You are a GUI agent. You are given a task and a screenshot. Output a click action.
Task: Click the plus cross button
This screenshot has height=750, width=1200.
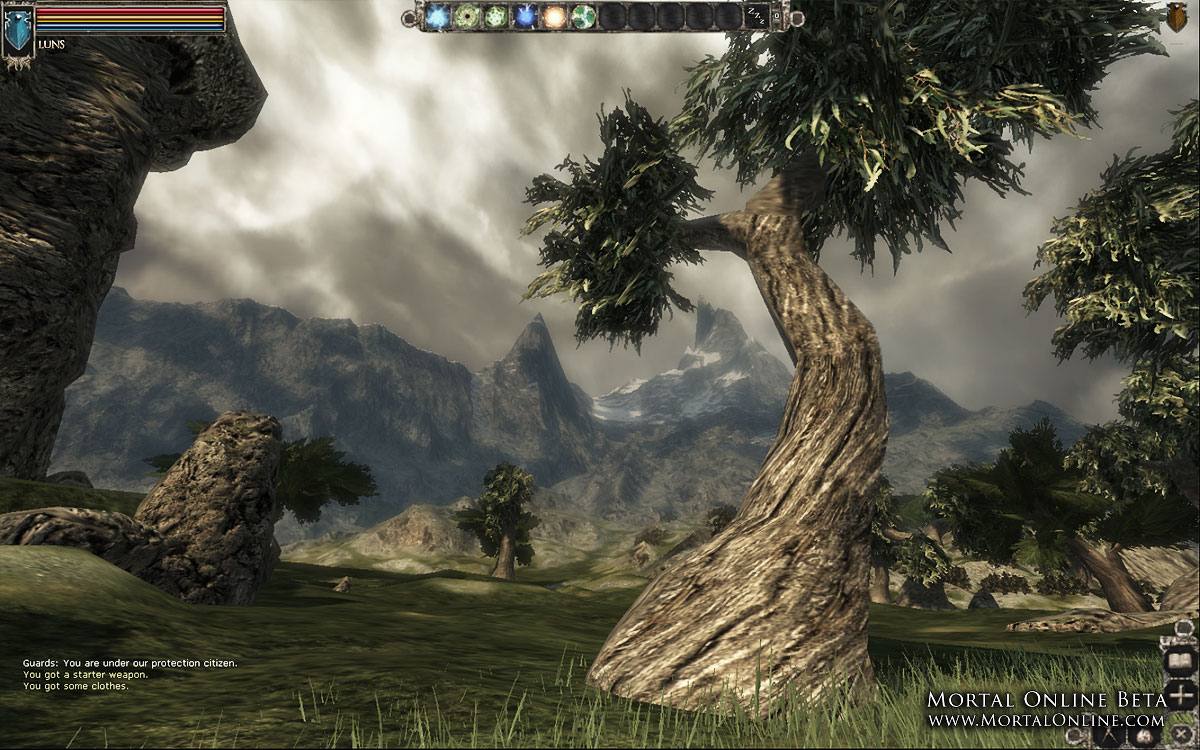[x=1181, y=693]
